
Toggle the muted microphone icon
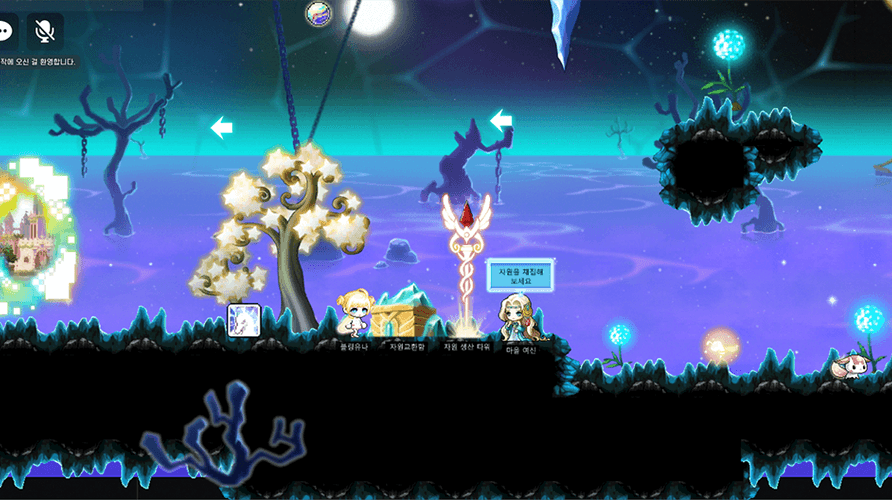pos(45,31)
